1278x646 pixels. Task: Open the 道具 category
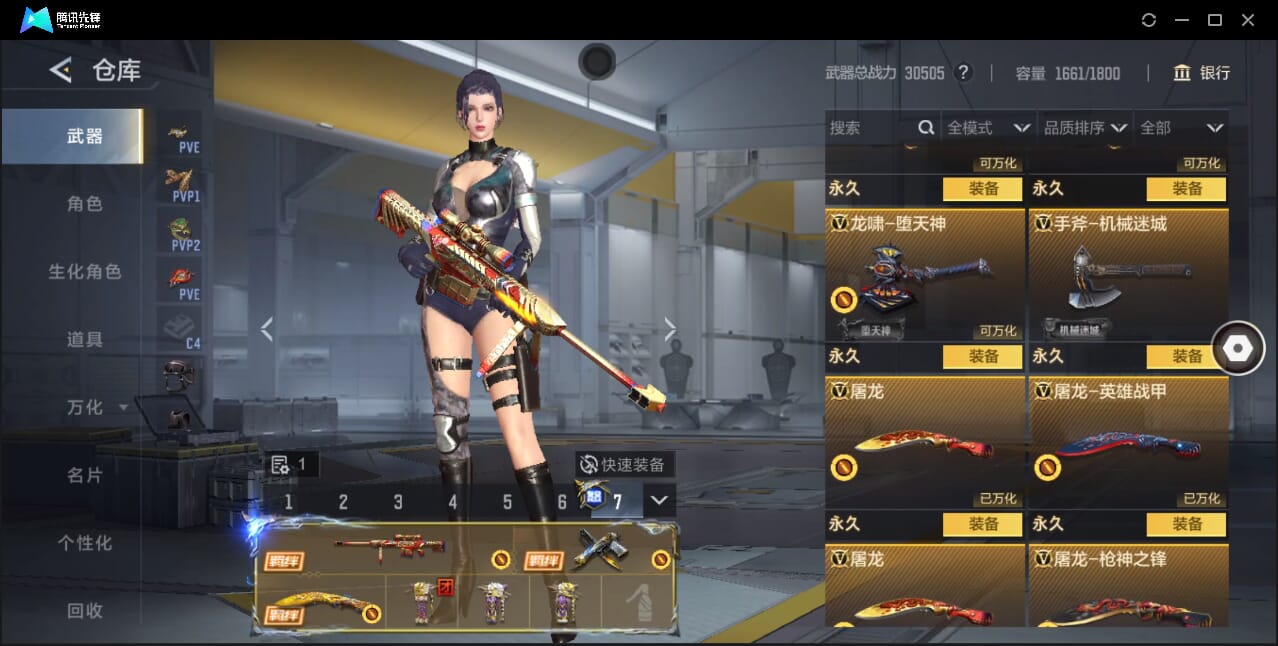(84, 340)
